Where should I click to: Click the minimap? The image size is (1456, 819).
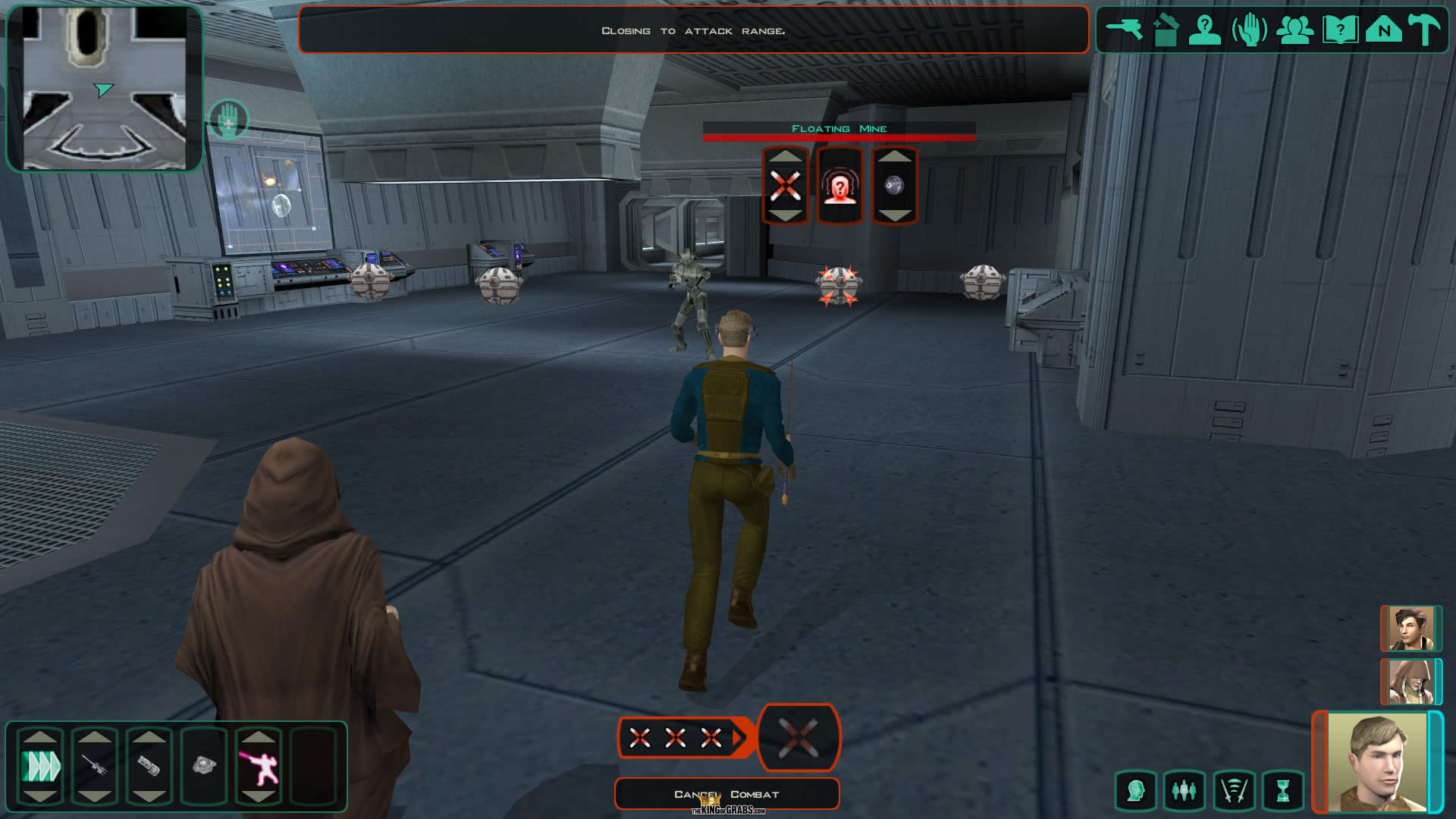[x=105, y=88]
